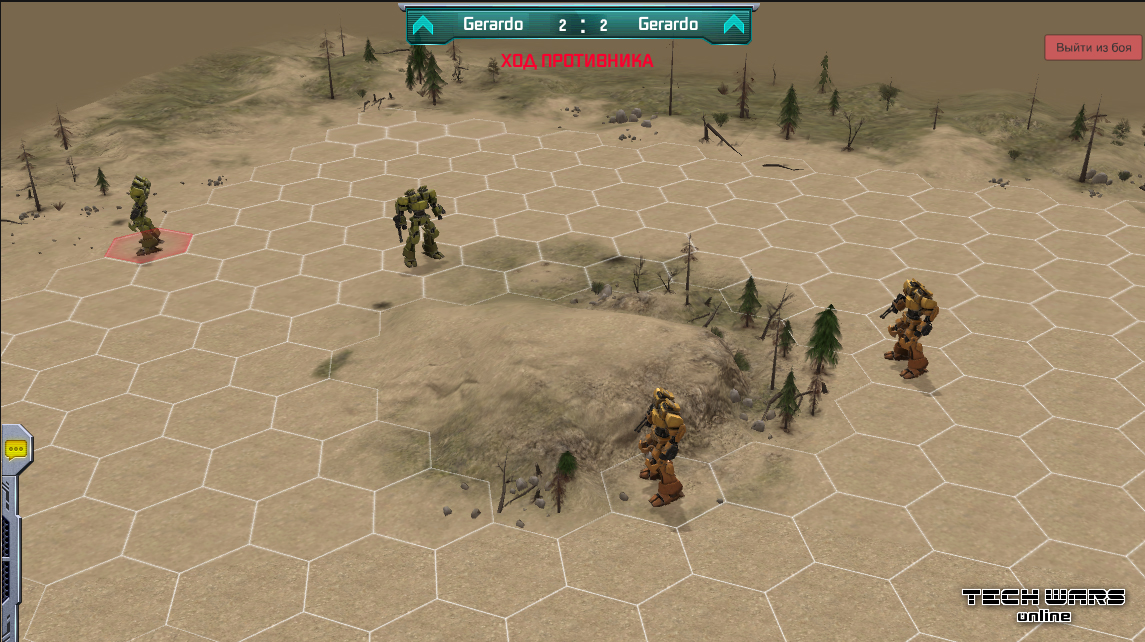The image size is (1145, 642).
Task: Select the mech on the red highlighted hex
Action: pyautogui.click(x=143, y=215)
